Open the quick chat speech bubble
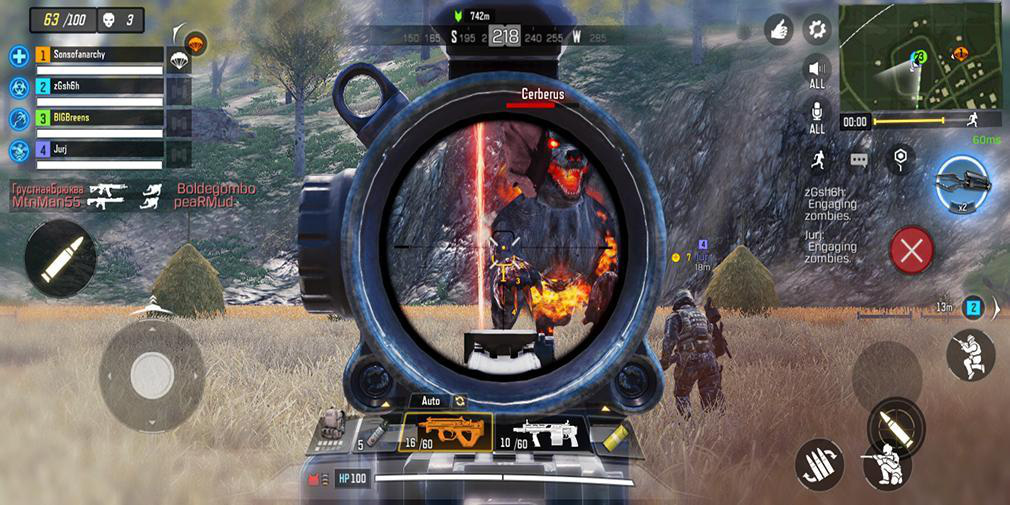 [859, 160]
